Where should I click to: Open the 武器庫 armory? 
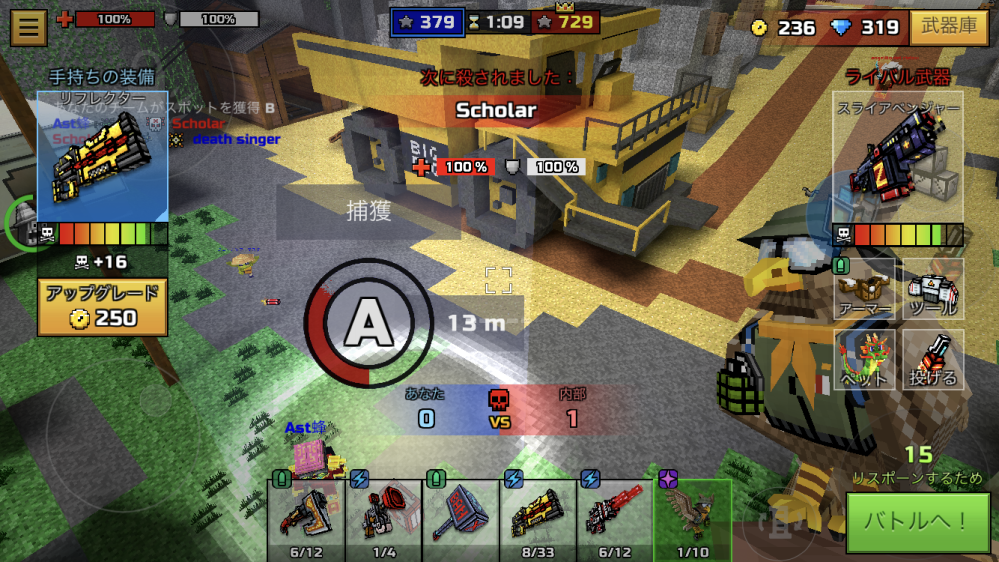coord(949,27)
